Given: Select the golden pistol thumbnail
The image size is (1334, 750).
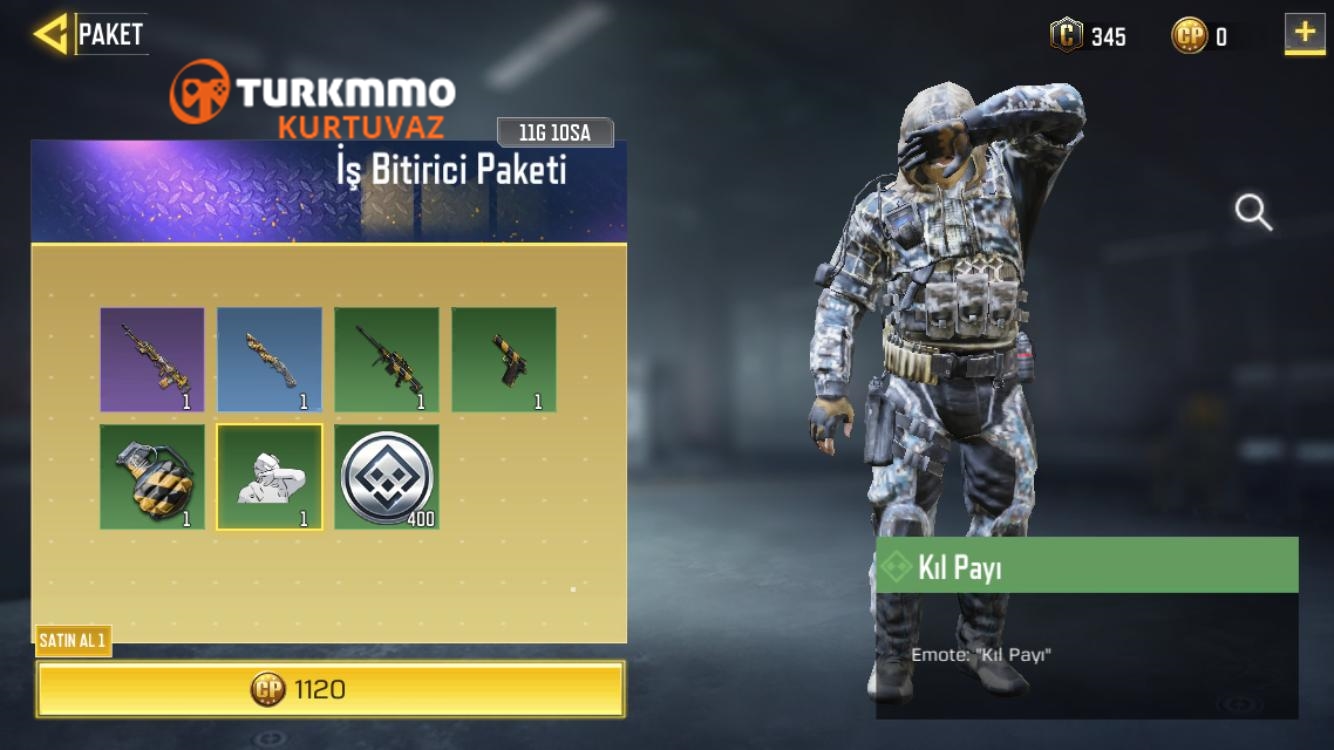Looking at the screenshot, I should pos(503,360).
